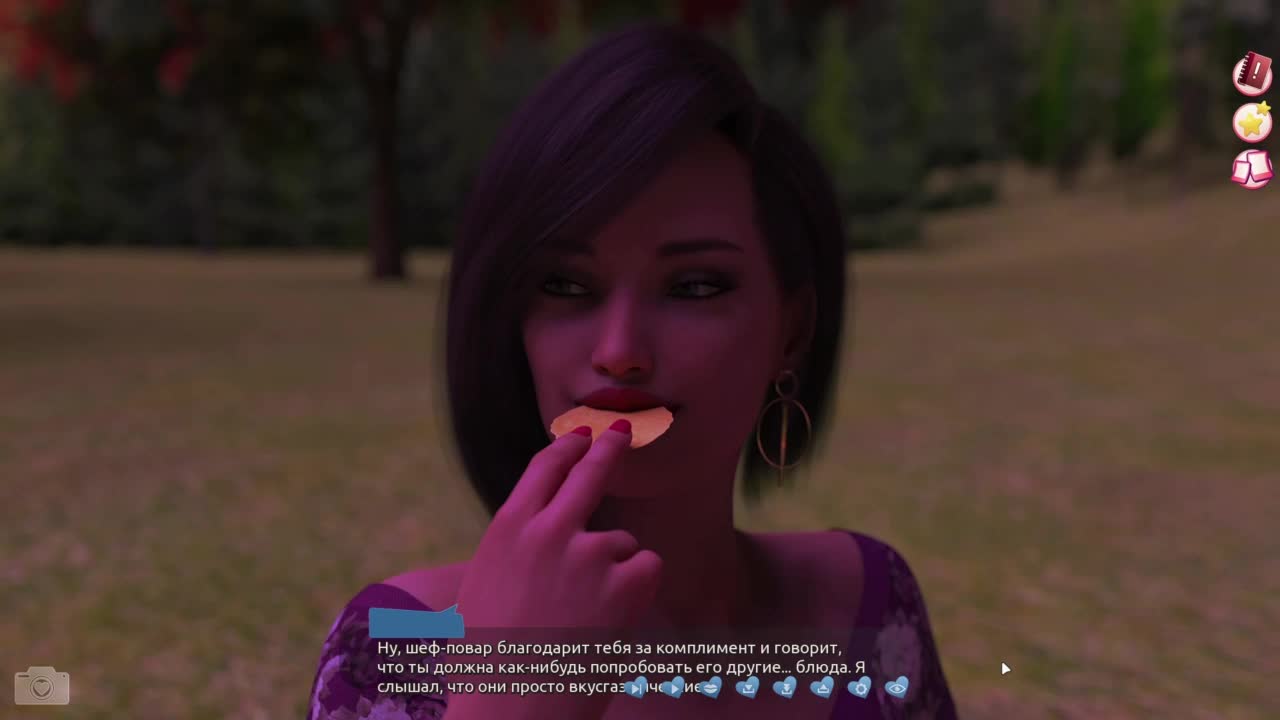Open the pink photo cards gallery
This screenshot has height=720, width=1280.
(1251, 169)
